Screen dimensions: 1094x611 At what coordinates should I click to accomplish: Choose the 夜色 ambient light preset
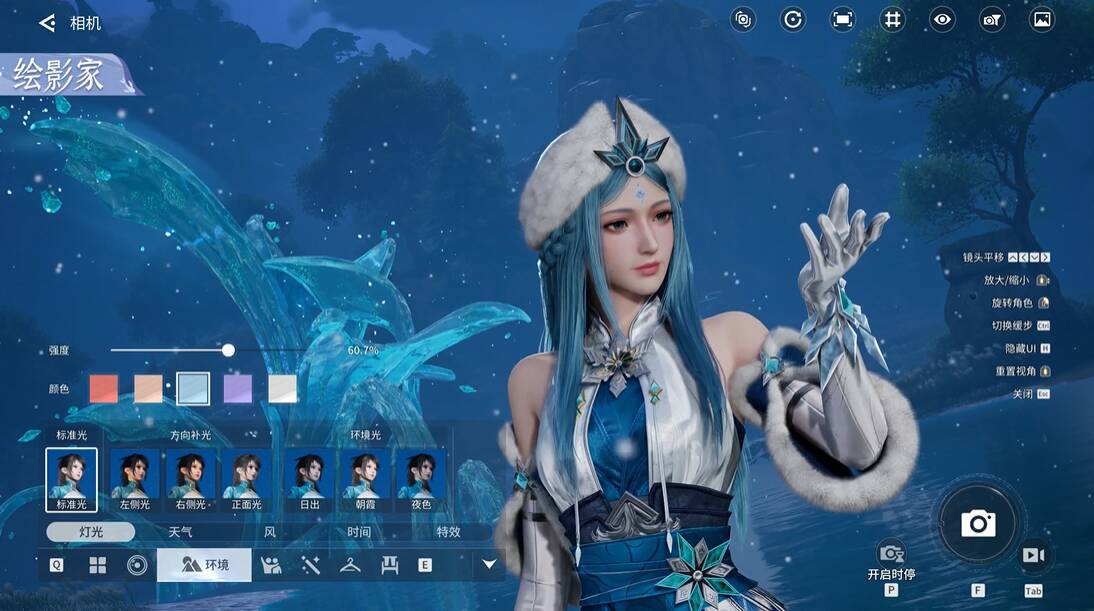pos(421,479)
